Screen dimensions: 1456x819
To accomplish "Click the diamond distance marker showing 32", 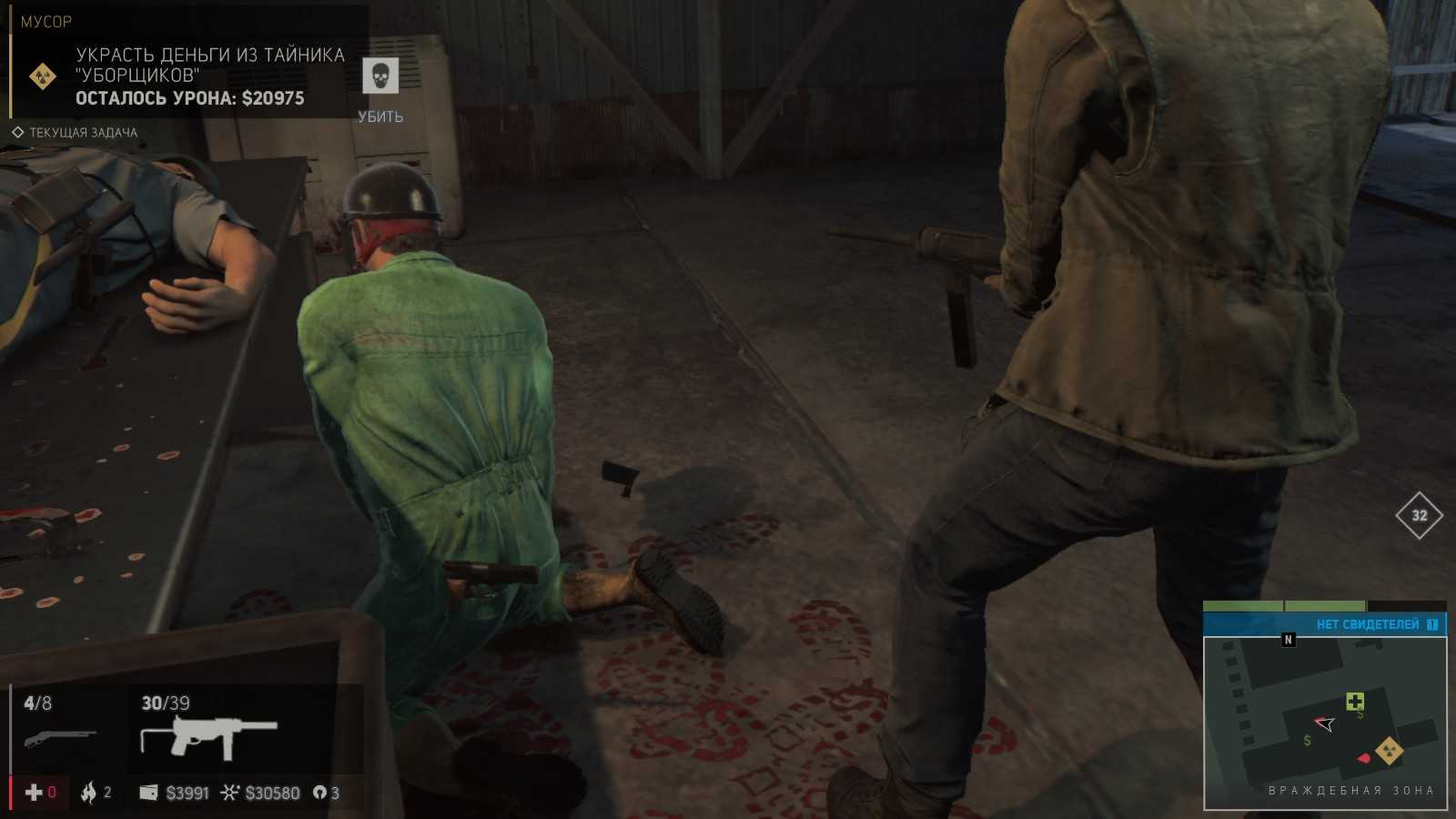I will (x=1419, y=516).
